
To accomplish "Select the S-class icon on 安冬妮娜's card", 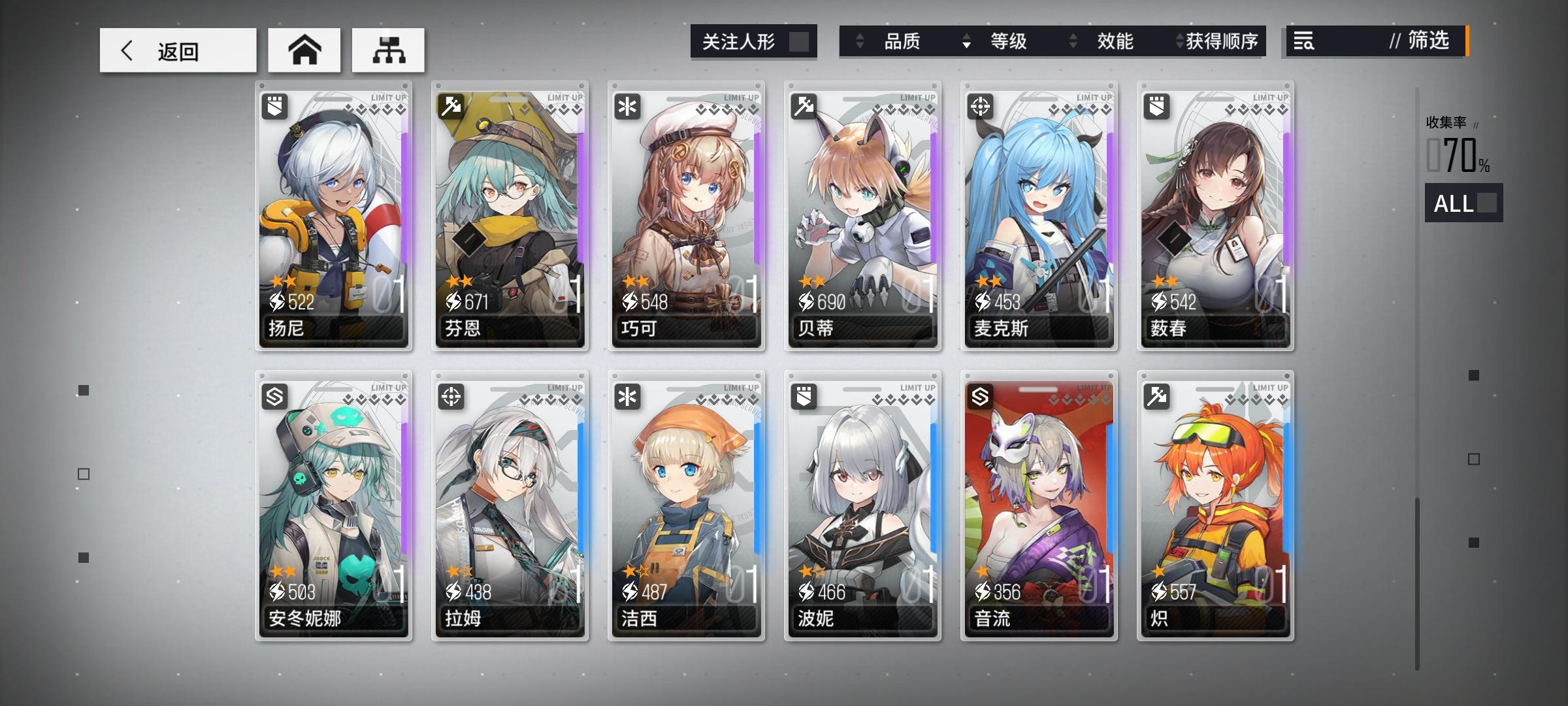I will pos(274,397).
